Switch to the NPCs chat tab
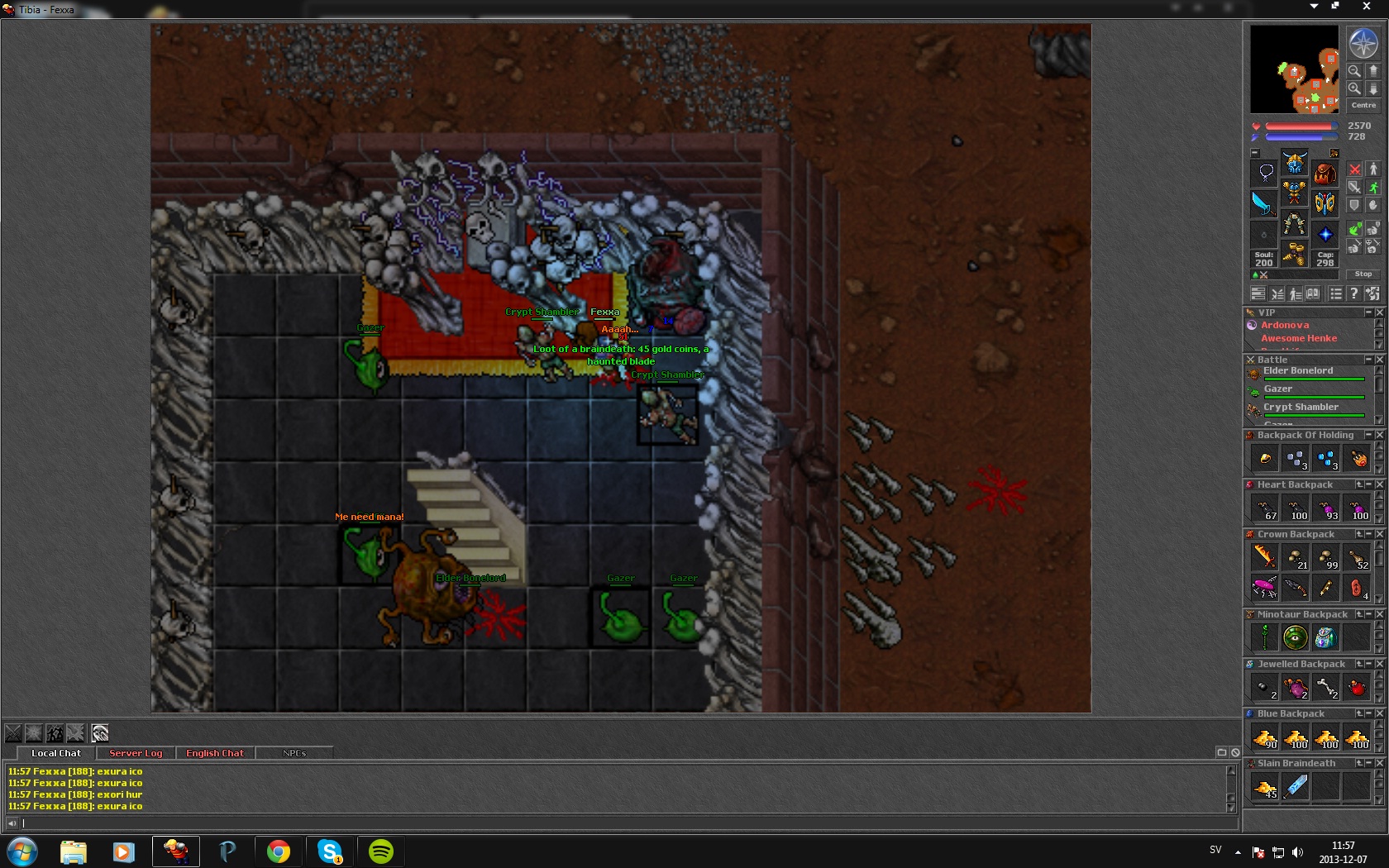The width and height of the screenshot is (1389, 868). click(294, 753)
